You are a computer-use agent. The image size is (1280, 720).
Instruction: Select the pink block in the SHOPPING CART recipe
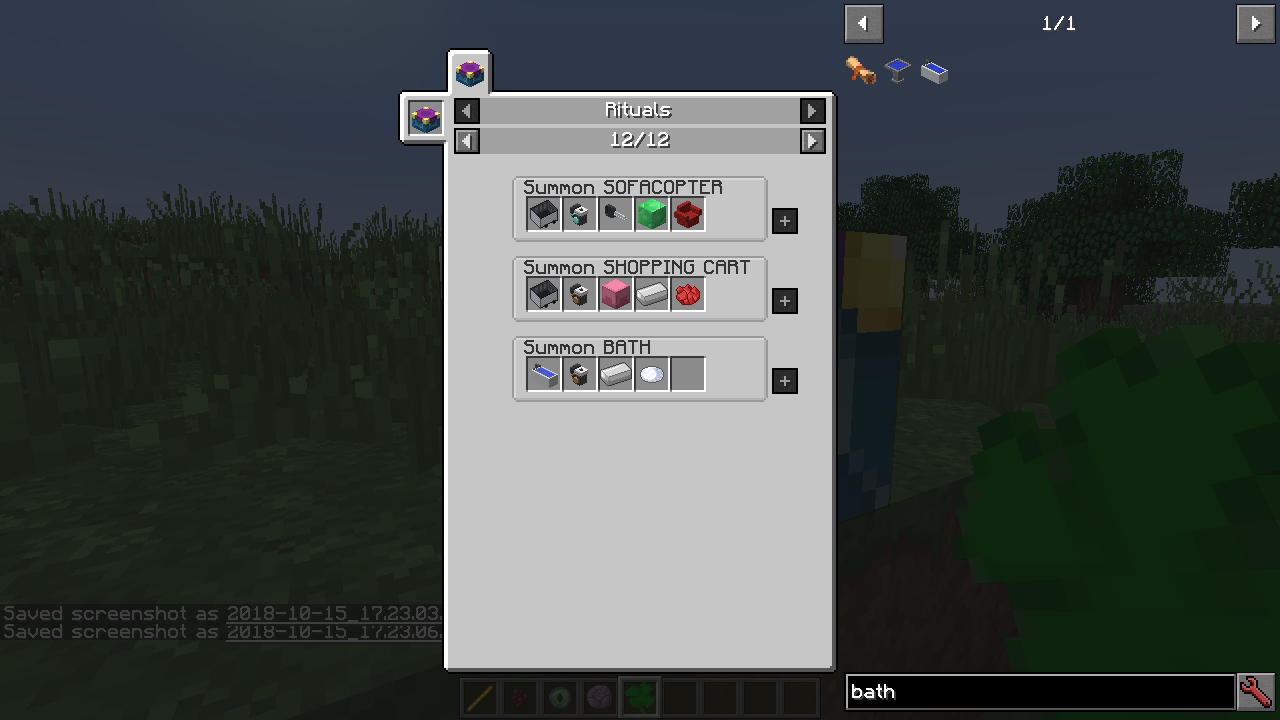tap(615, 293)
